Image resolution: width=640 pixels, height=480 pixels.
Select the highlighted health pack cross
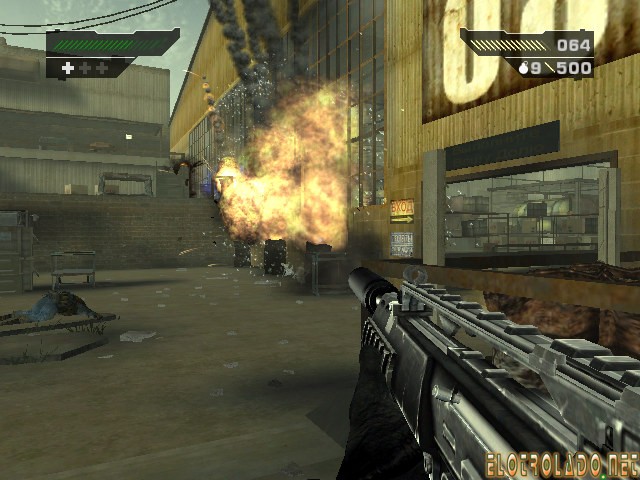(x=68, y=68)
